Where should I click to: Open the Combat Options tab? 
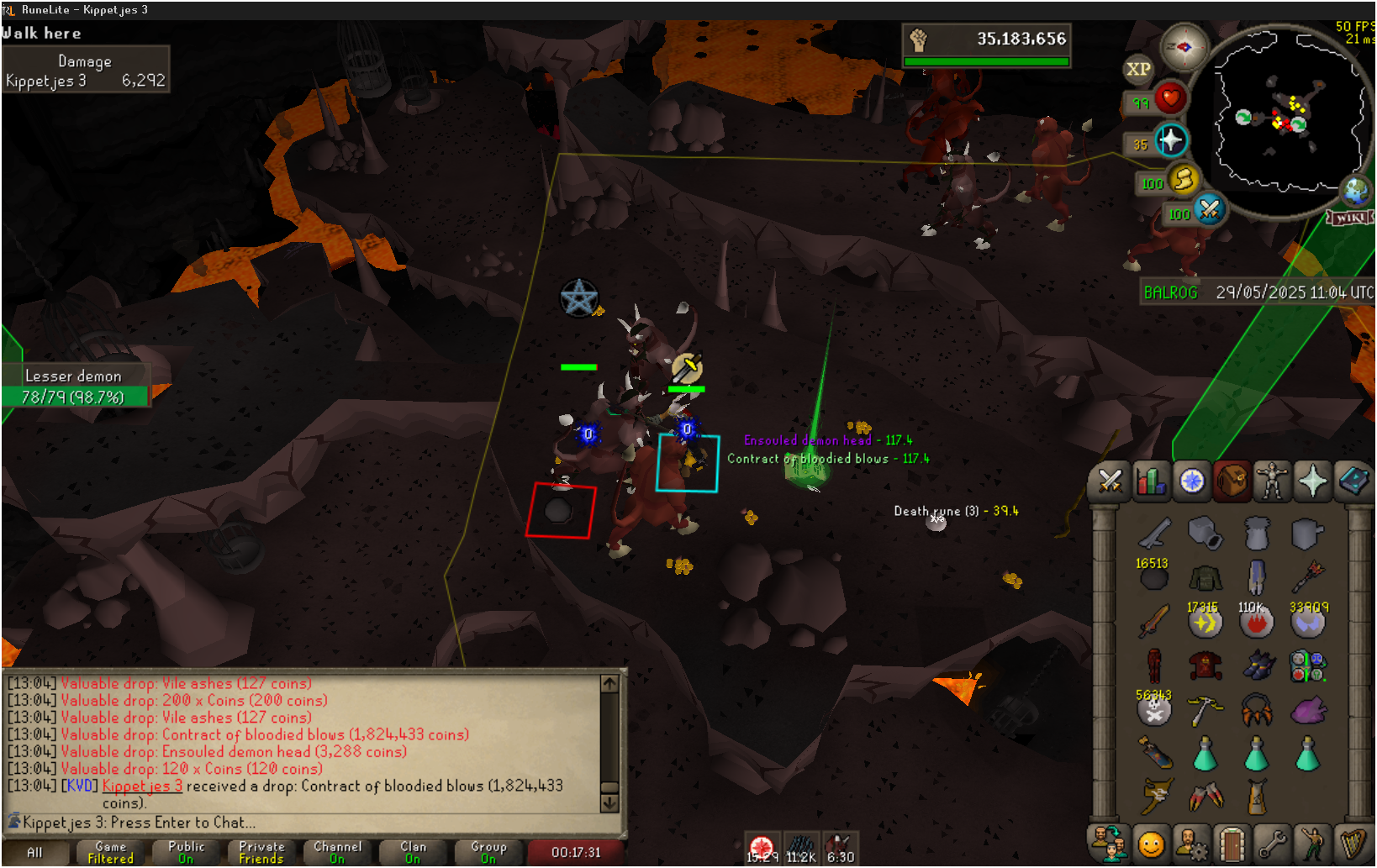point(1110,481)
